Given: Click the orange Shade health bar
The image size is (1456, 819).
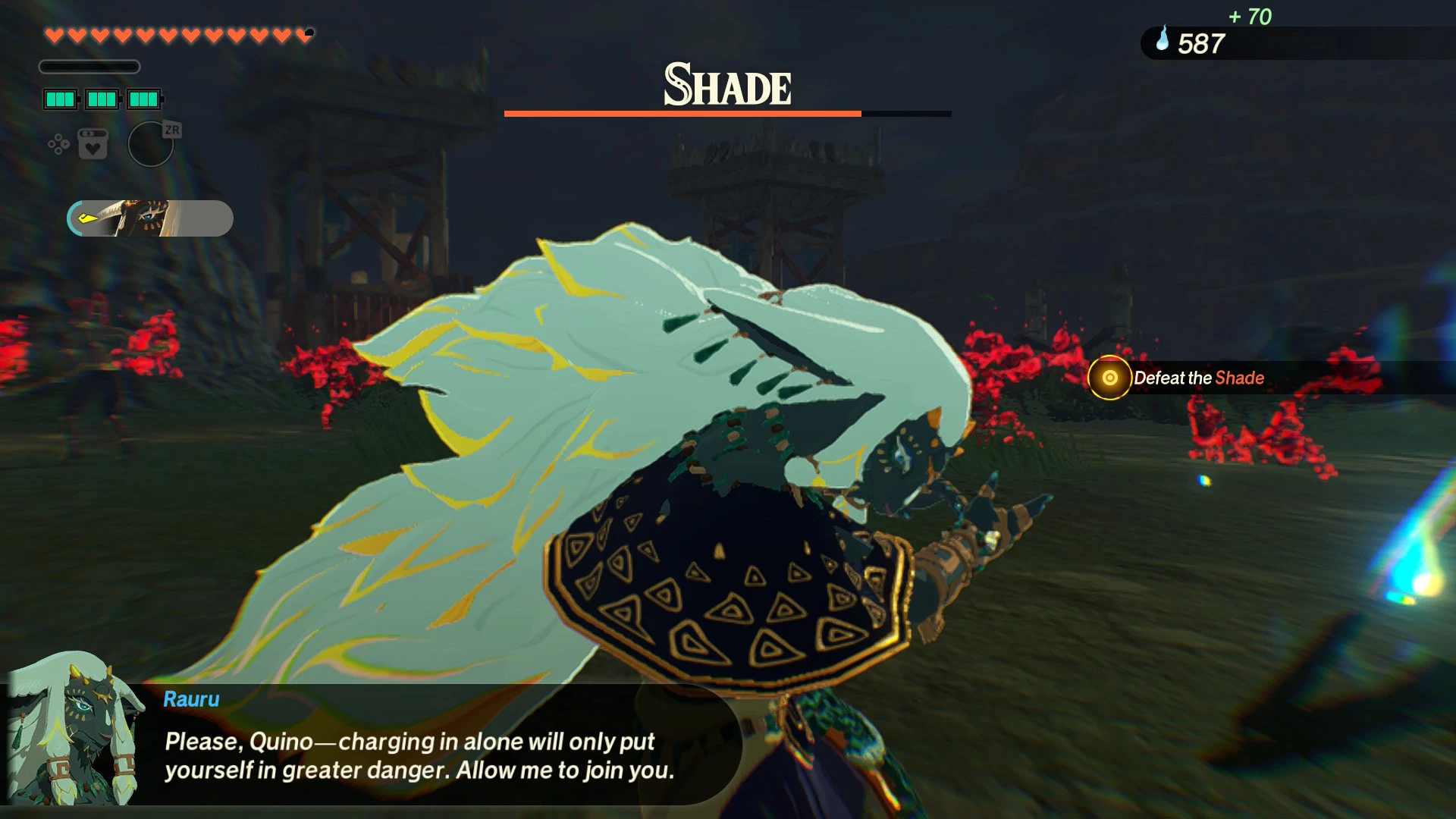Looking at the screenshot, I should (682, 113).
